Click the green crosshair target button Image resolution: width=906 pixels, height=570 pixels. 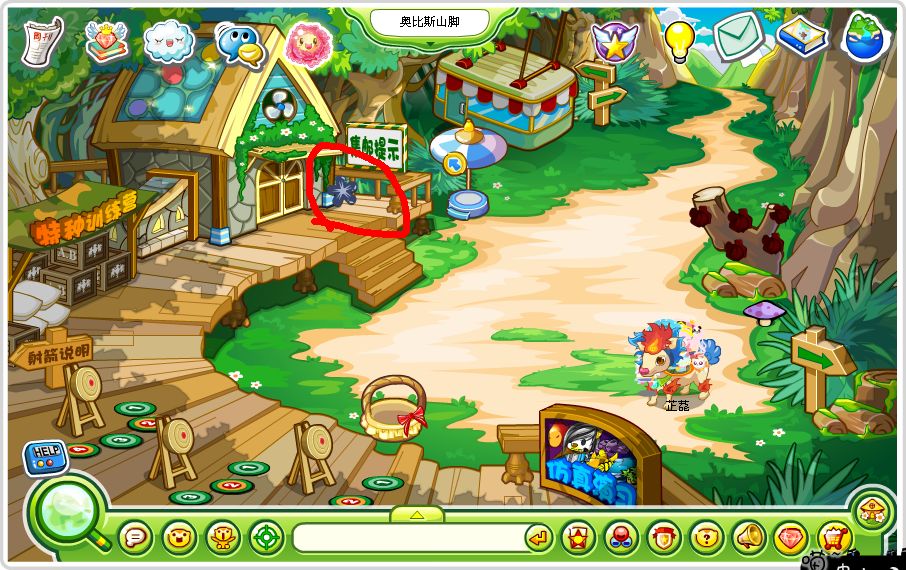(x=267, y=538)
